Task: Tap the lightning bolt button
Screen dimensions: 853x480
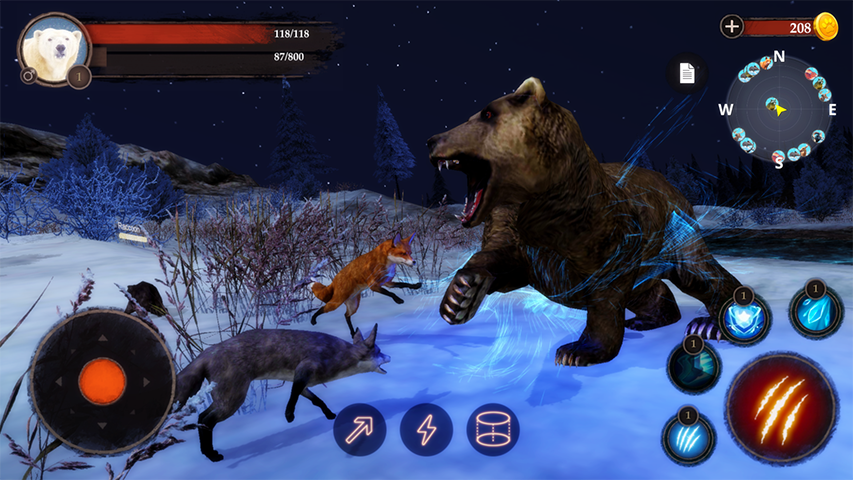Action: (x=426, y=430)
